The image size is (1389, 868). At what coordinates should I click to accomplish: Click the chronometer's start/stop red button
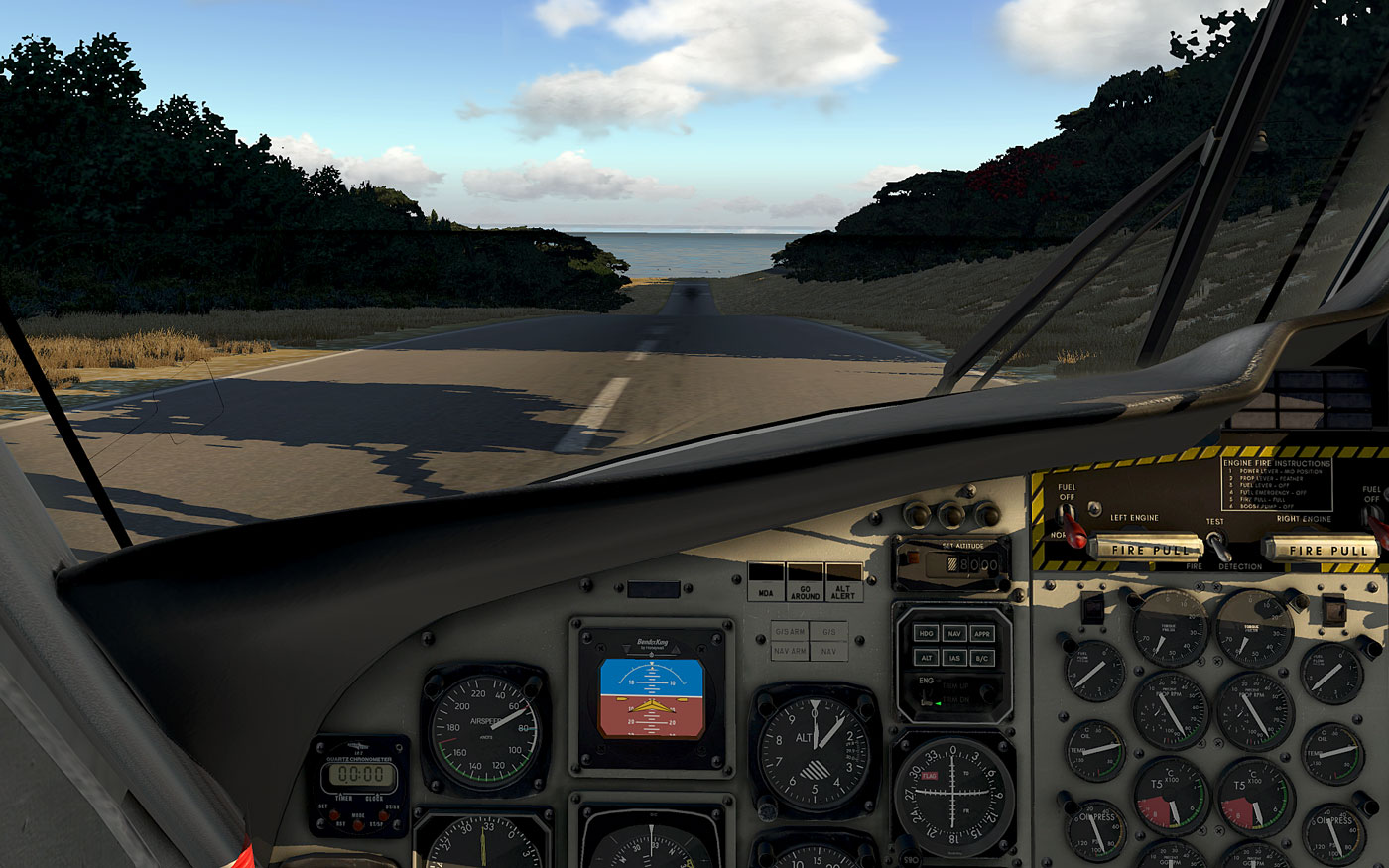[x=384, y=813]
